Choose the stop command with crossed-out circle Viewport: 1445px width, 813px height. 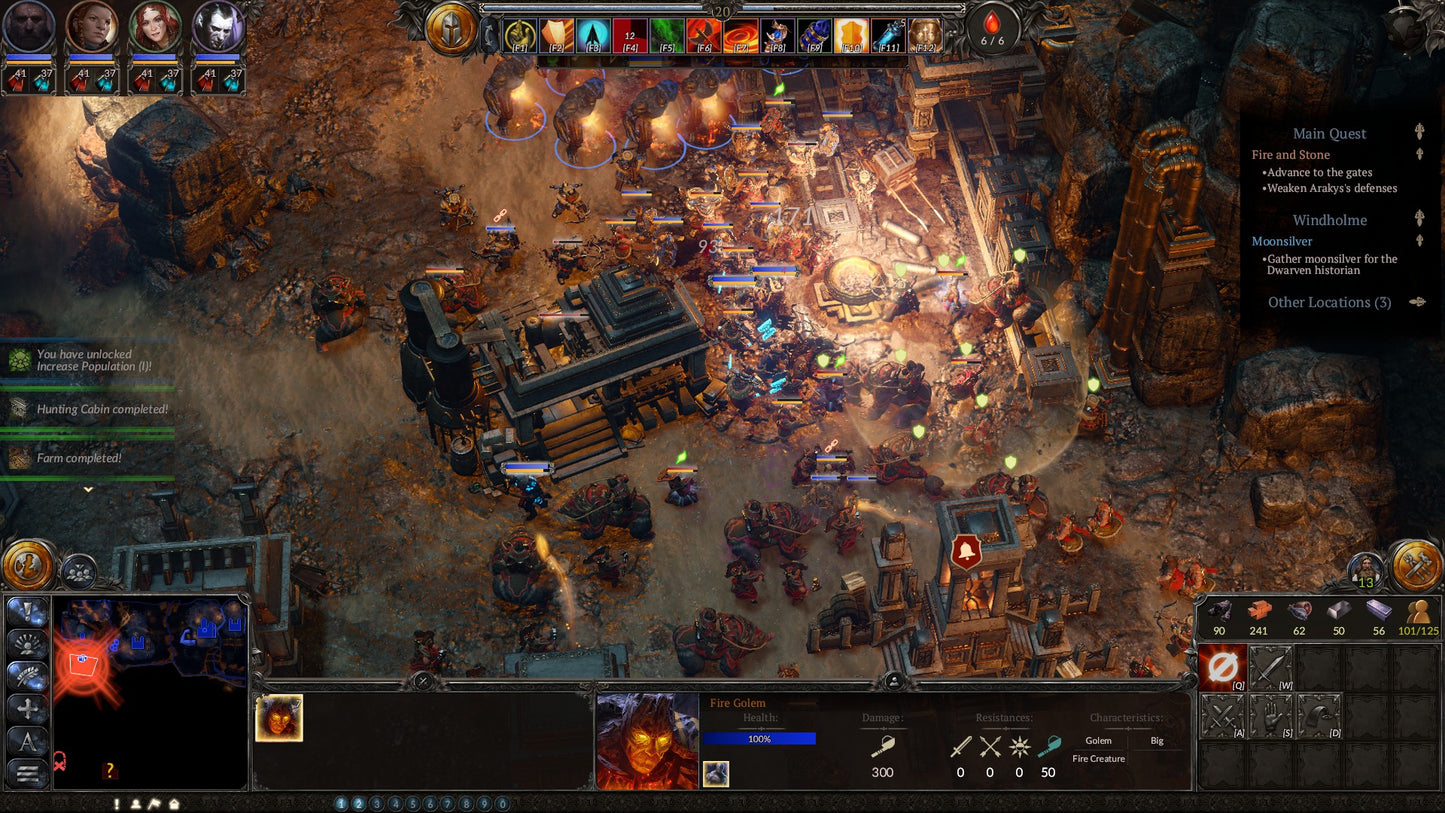pos(1222,668)
